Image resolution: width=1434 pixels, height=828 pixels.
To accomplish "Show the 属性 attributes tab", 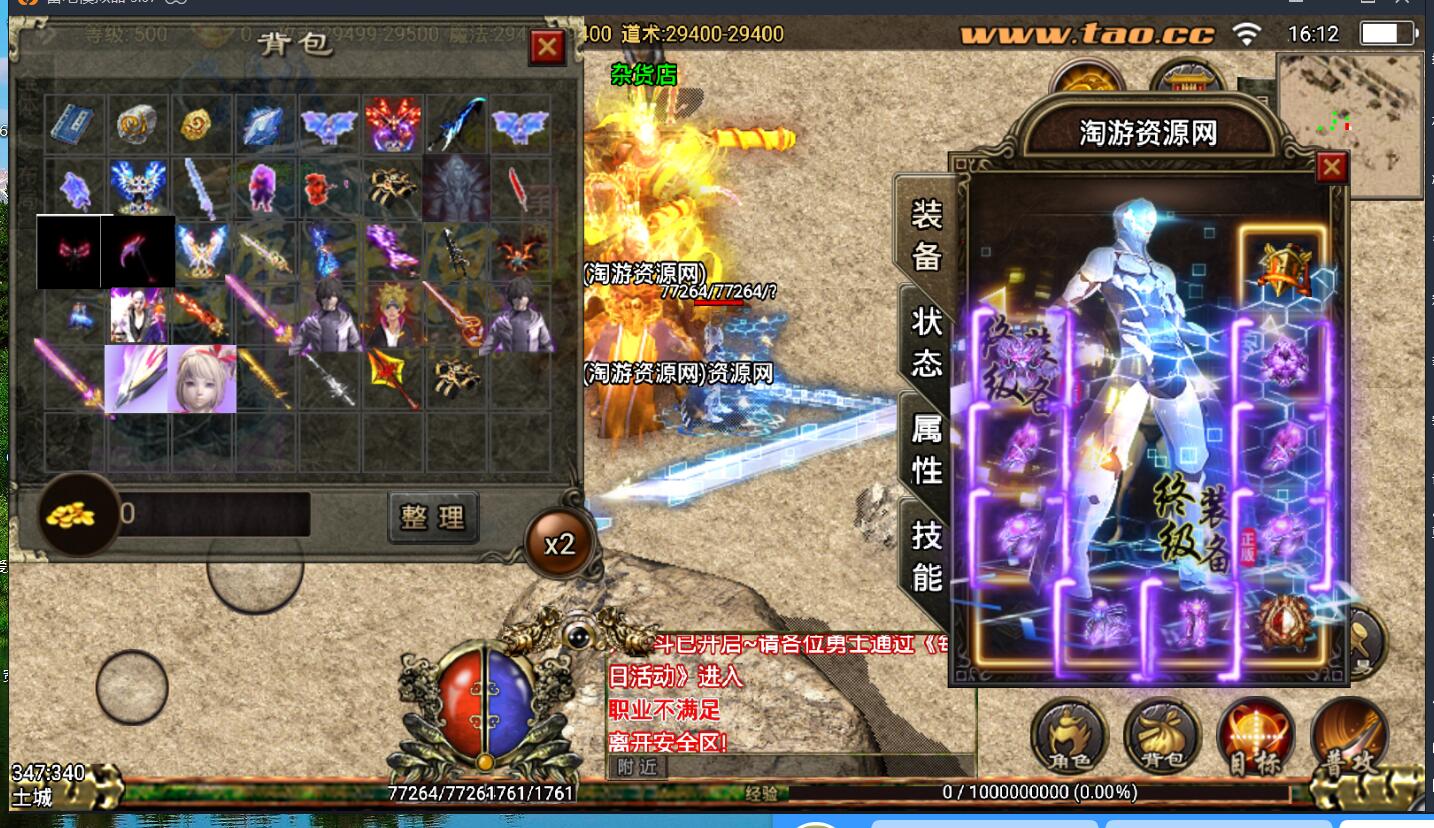I will pos(926,447).
